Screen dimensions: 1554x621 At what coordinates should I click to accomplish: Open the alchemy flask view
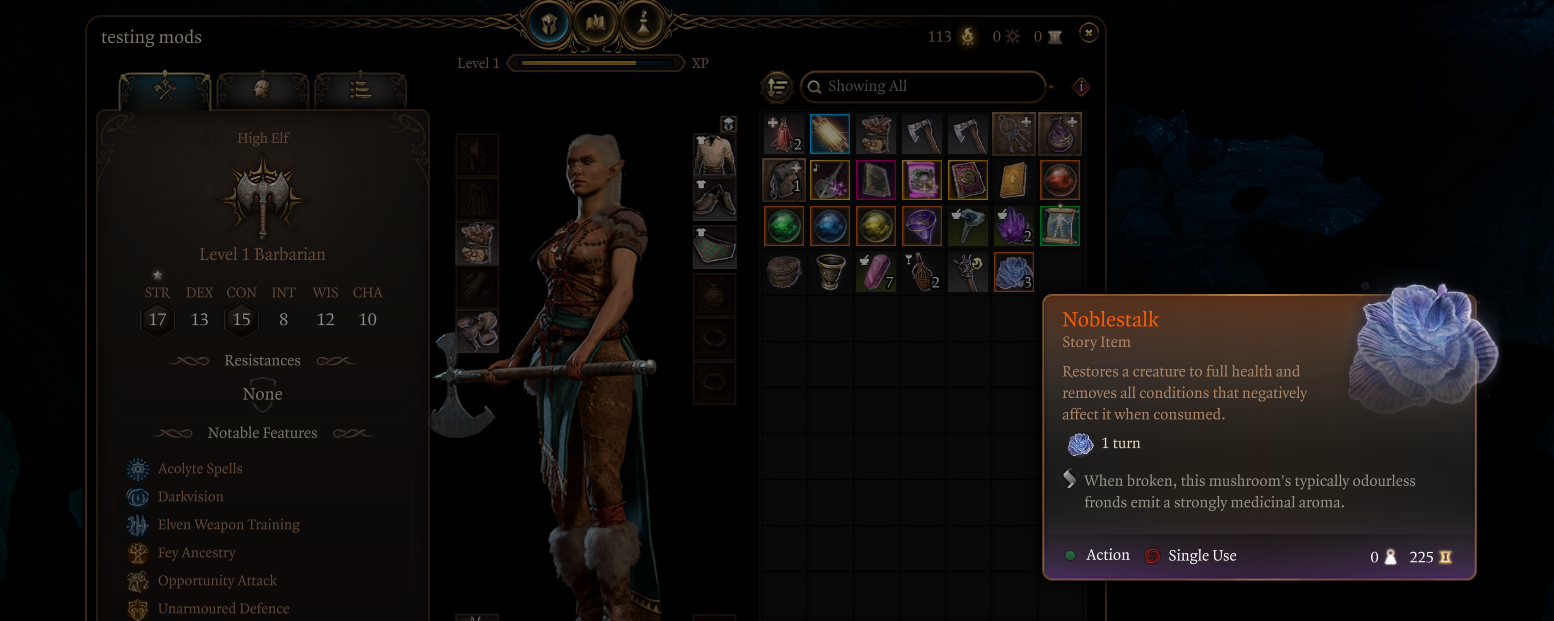642,22
